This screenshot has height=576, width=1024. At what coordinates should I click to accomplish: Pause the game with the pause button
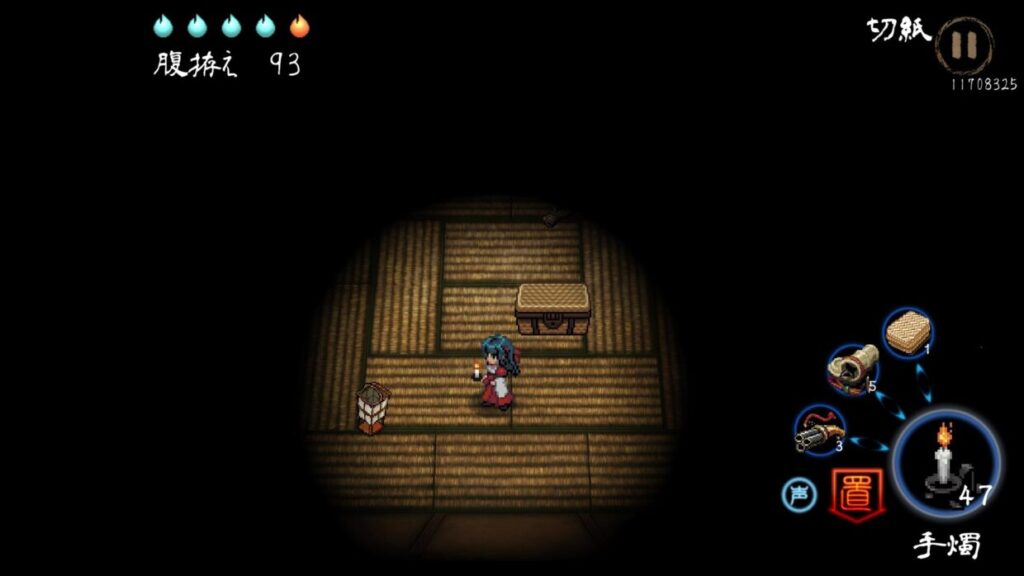pos(964,46)
